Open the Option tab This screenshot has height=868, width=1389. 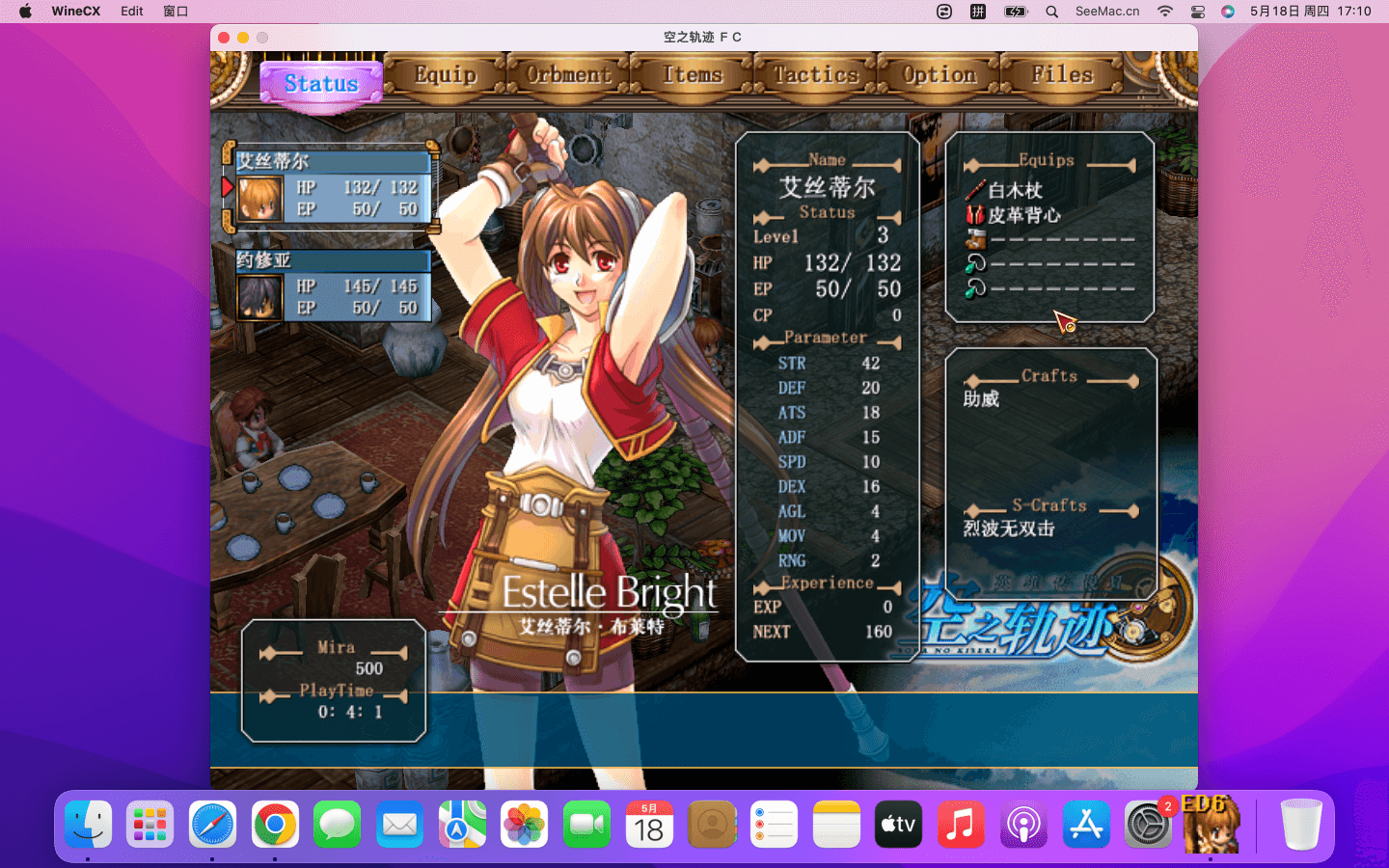tap(939, 75)
